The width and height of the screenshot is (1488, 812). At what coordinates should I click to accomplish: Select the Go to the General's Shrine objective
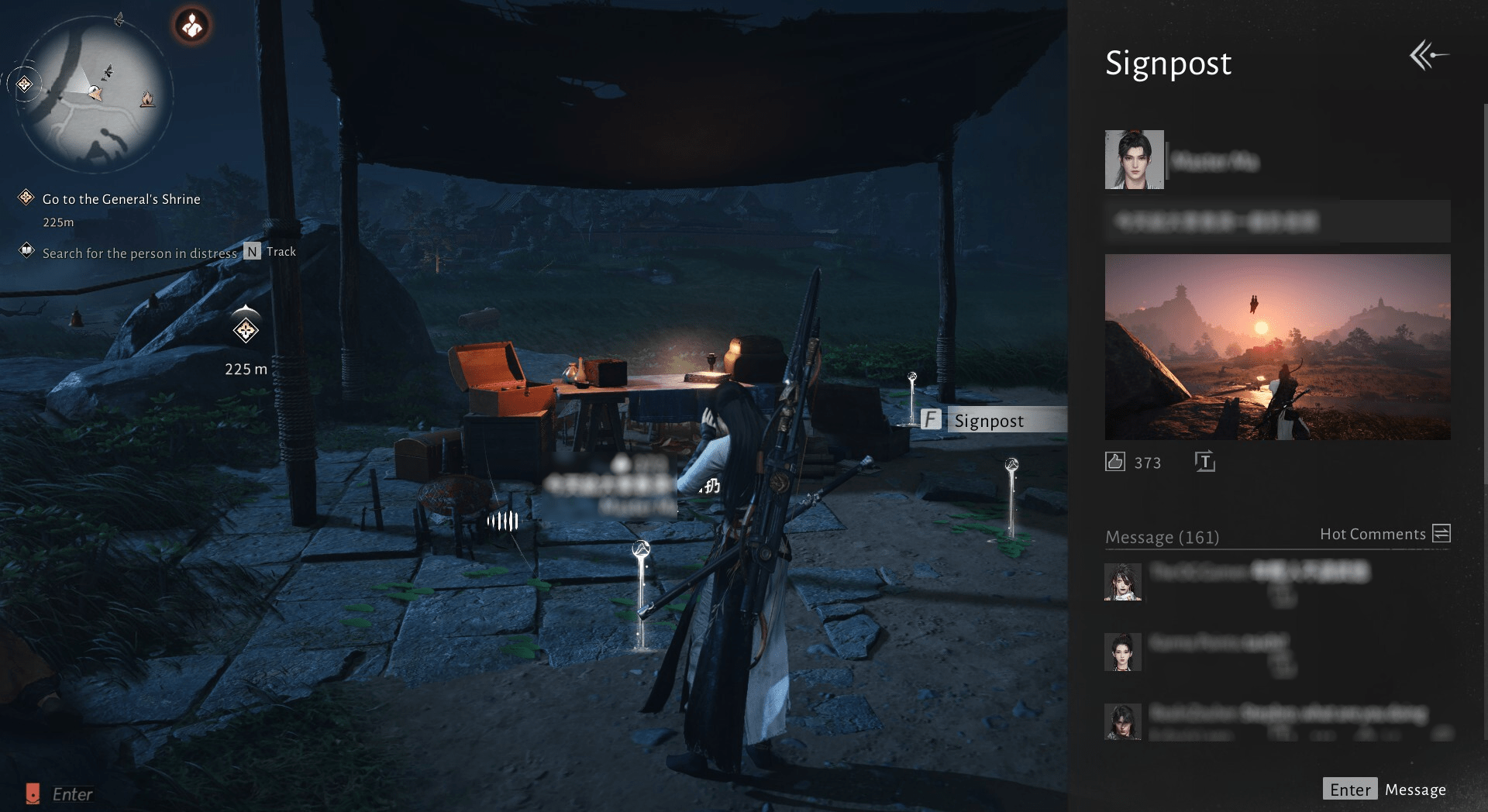[x=121, y=199]
